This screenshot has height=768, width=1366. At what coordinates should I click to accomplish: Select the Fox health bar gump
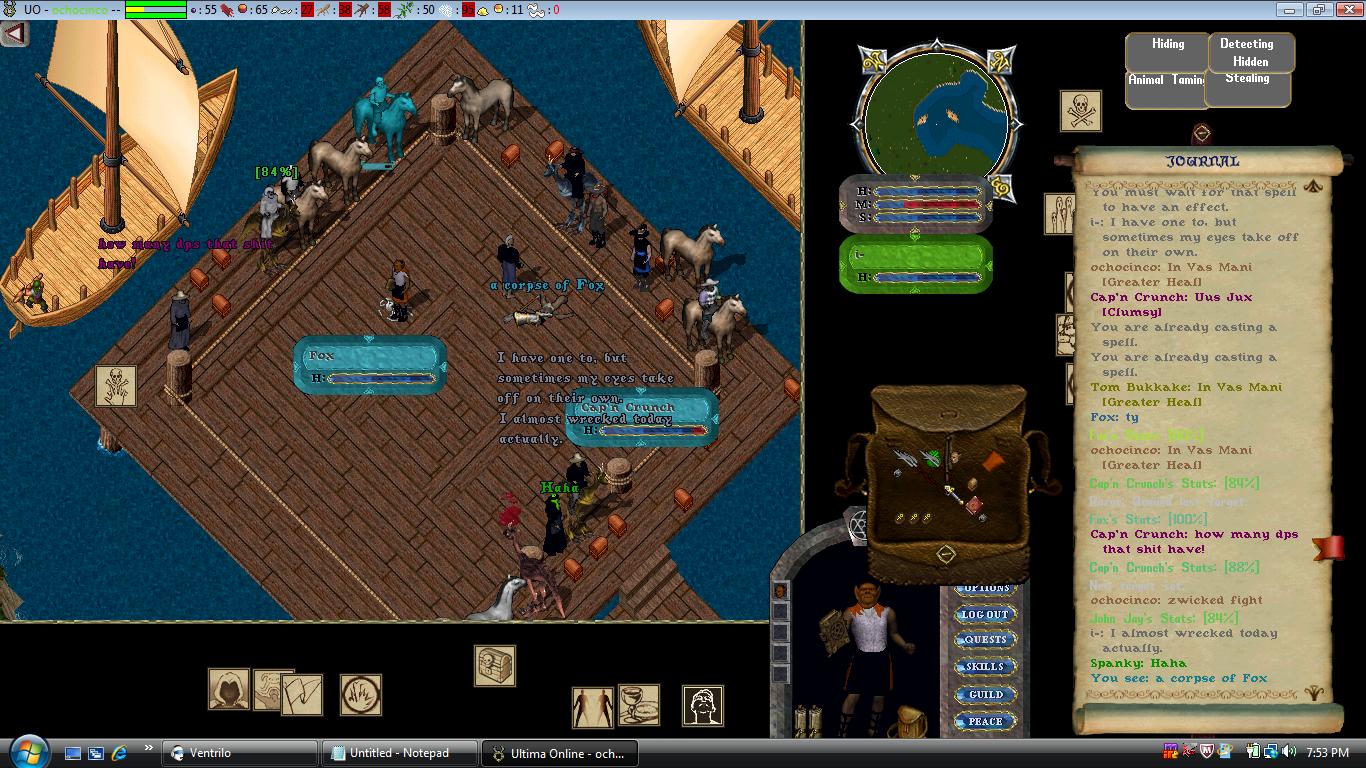click(369, 365)
